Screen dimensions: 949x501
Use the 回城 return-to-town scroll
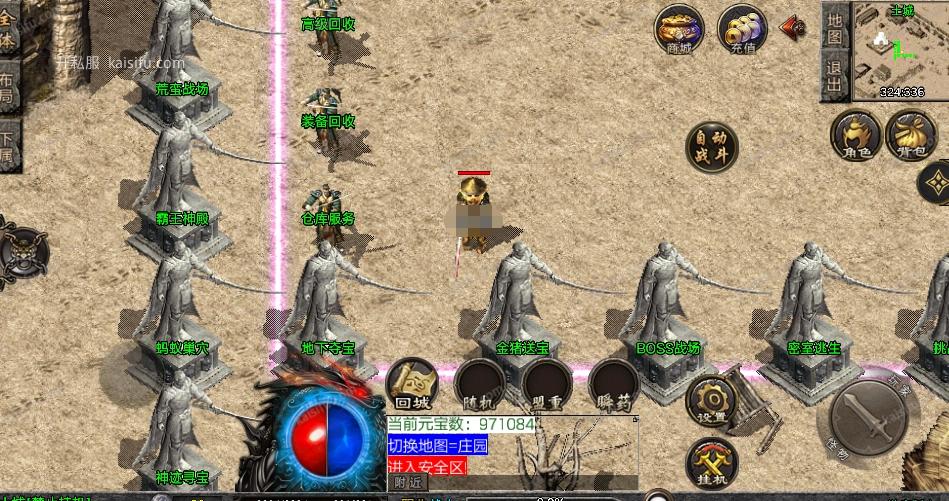[411, 383]
